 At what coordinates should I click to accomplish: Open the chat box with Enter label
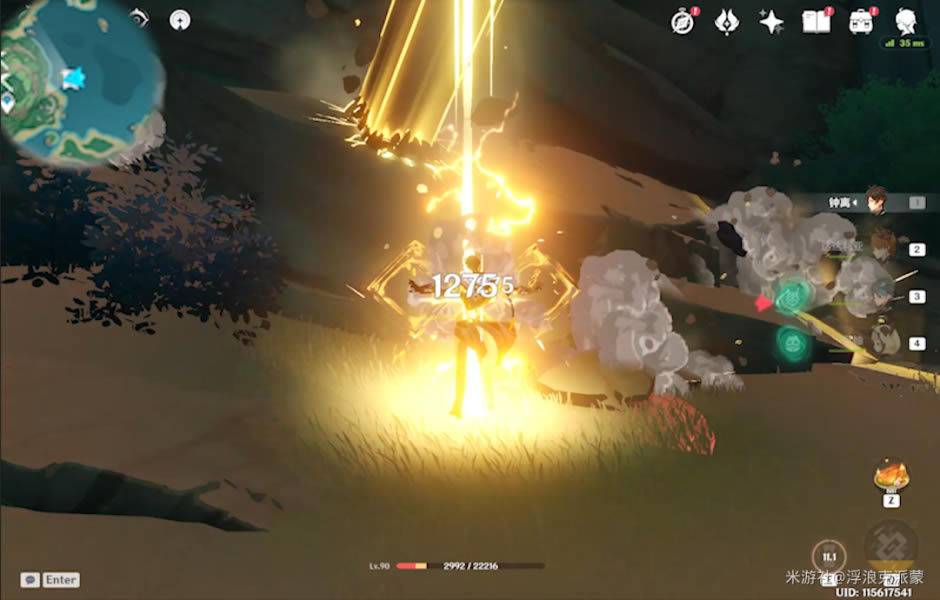pos(50,580)
